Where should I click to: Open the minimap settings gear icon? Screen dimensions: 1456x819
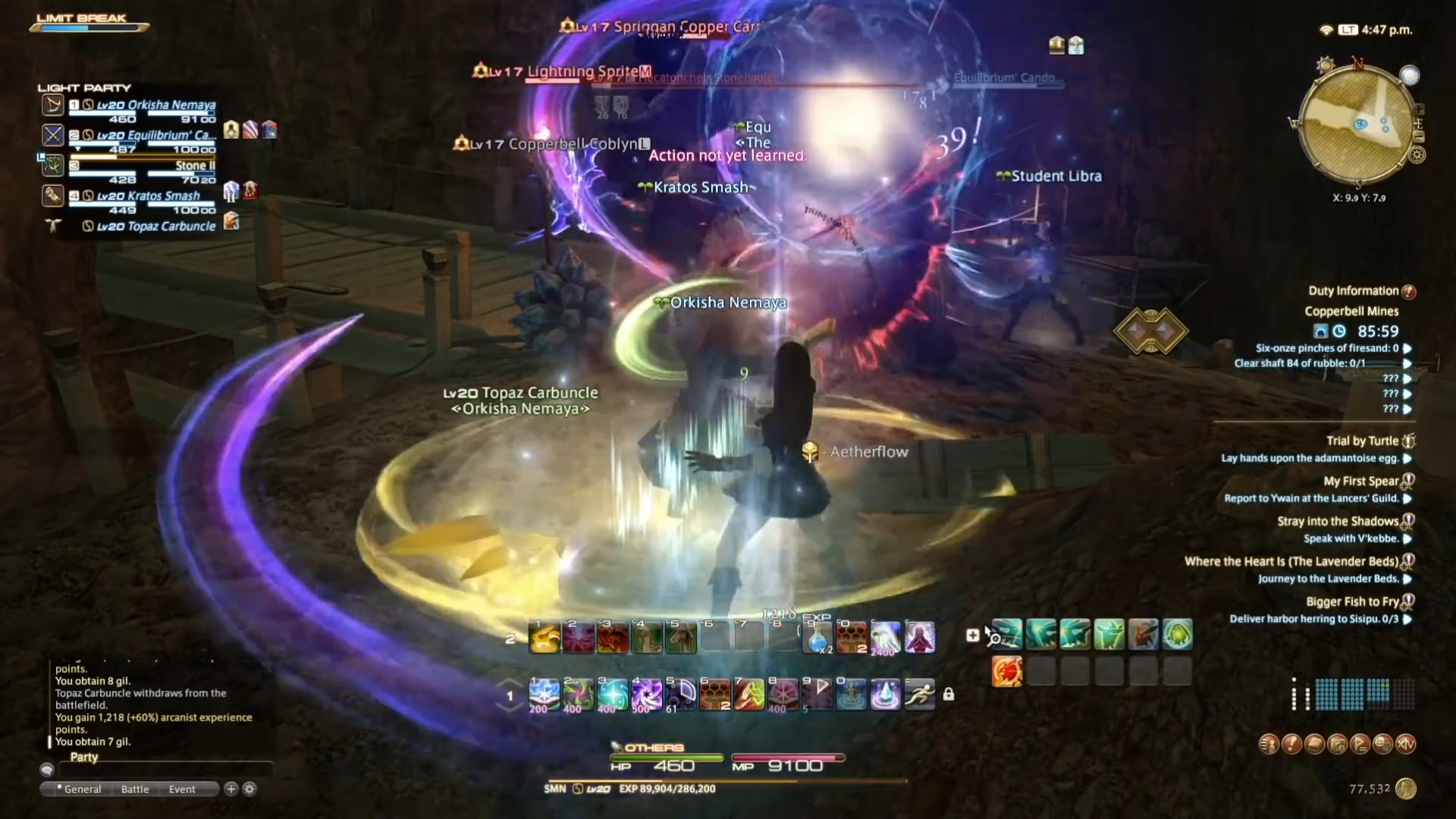click(1417, 154)
